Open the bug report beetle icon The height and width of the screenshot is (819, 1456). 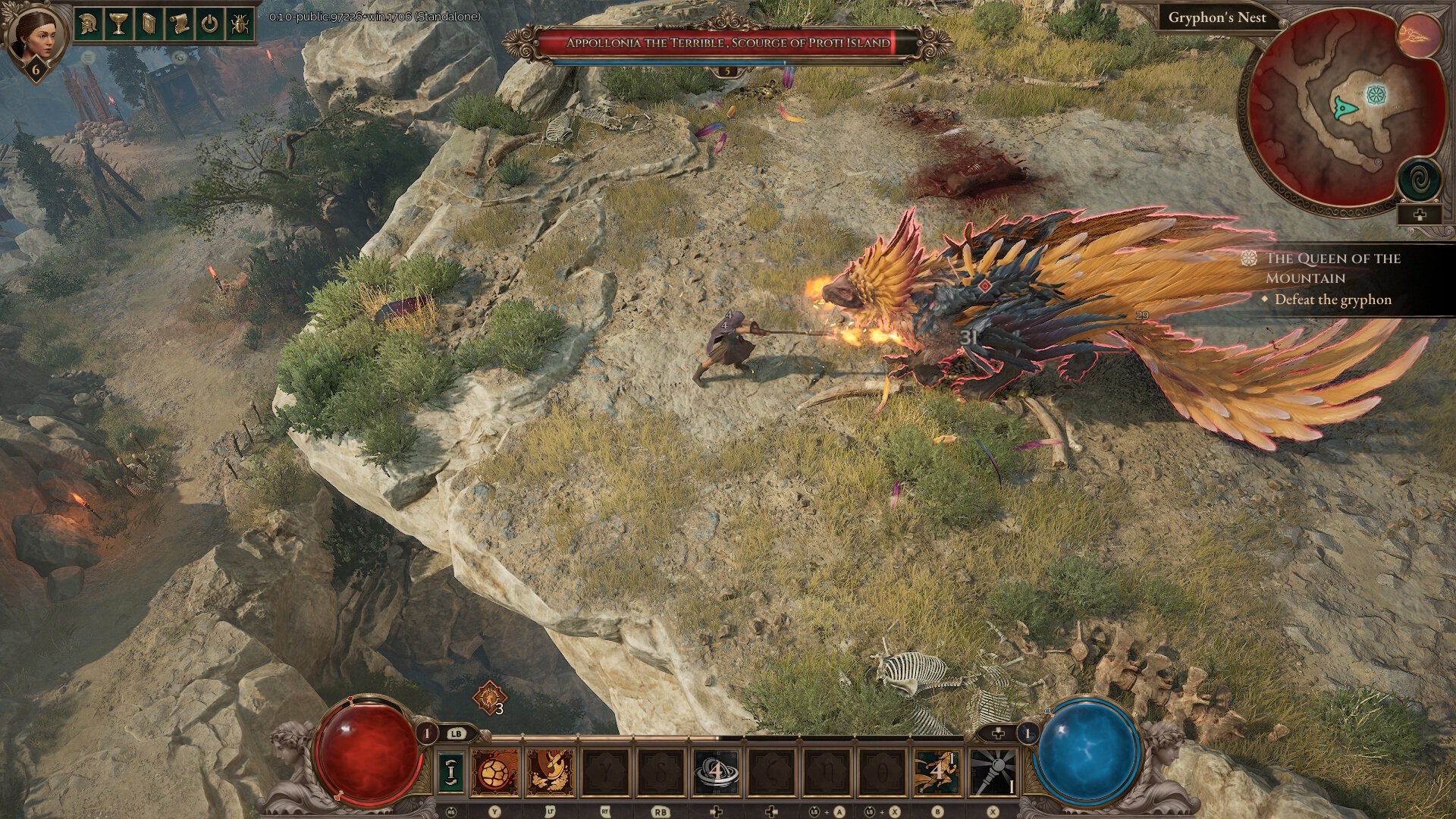pyautogui.click(x=240, y=24)
